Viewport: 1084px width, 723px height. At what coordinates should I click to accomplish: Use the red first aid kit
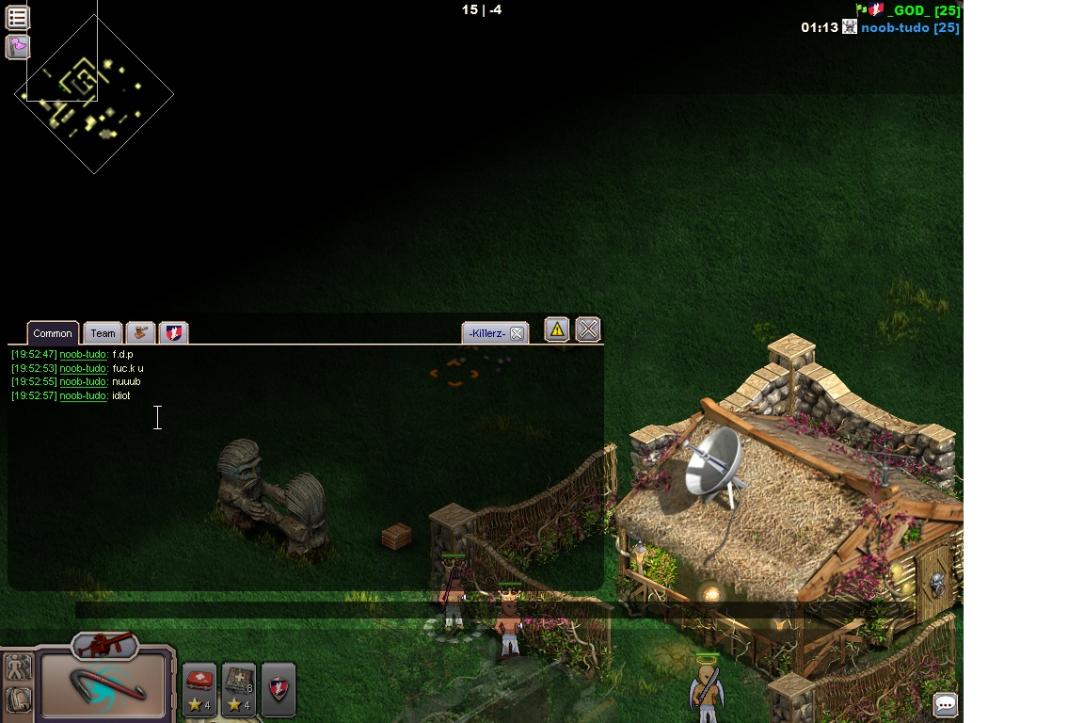point(200,688)
